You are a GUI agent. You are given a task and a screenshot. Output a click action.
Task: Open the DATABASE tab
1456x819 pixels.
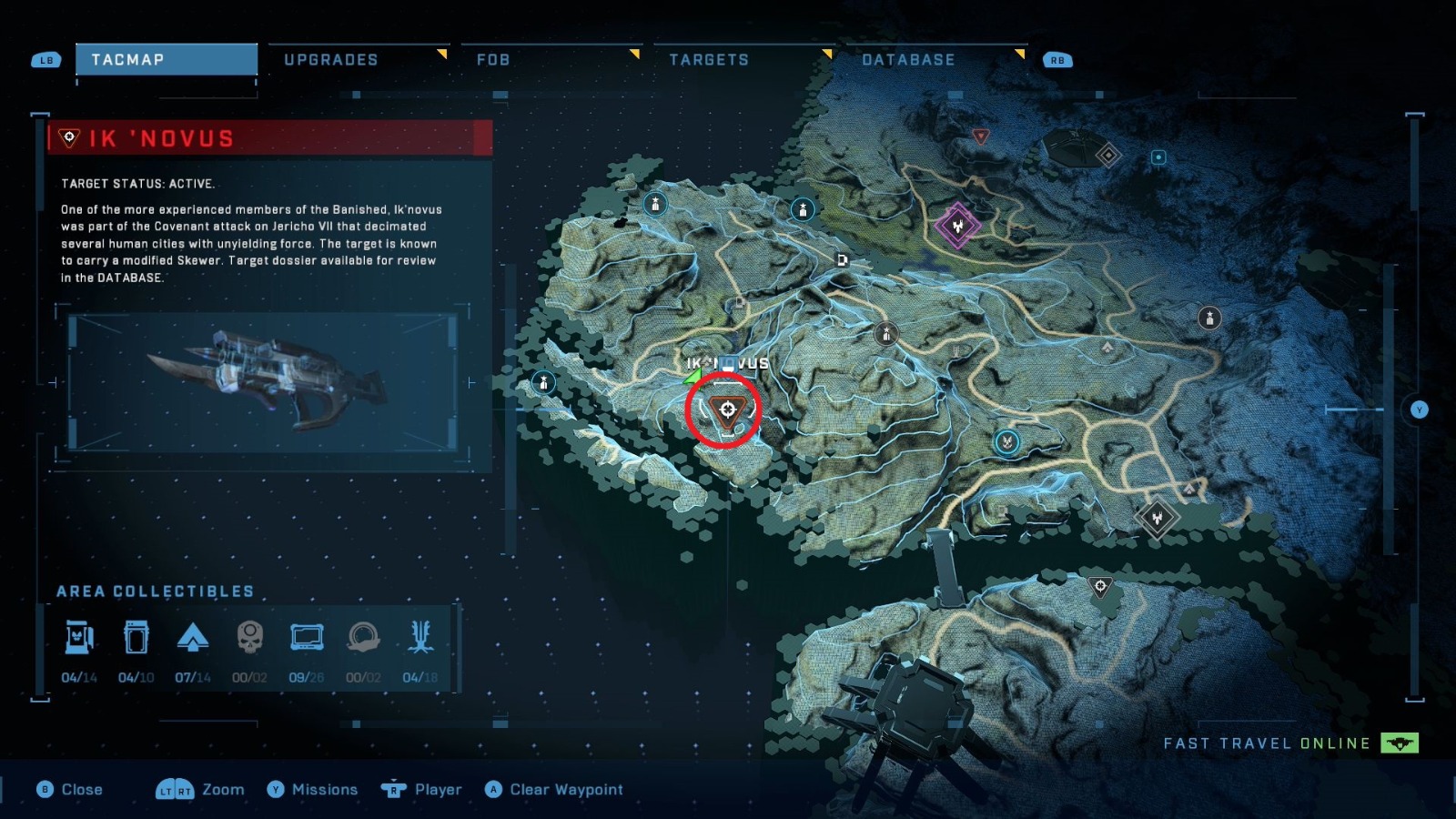coord(908,59)
